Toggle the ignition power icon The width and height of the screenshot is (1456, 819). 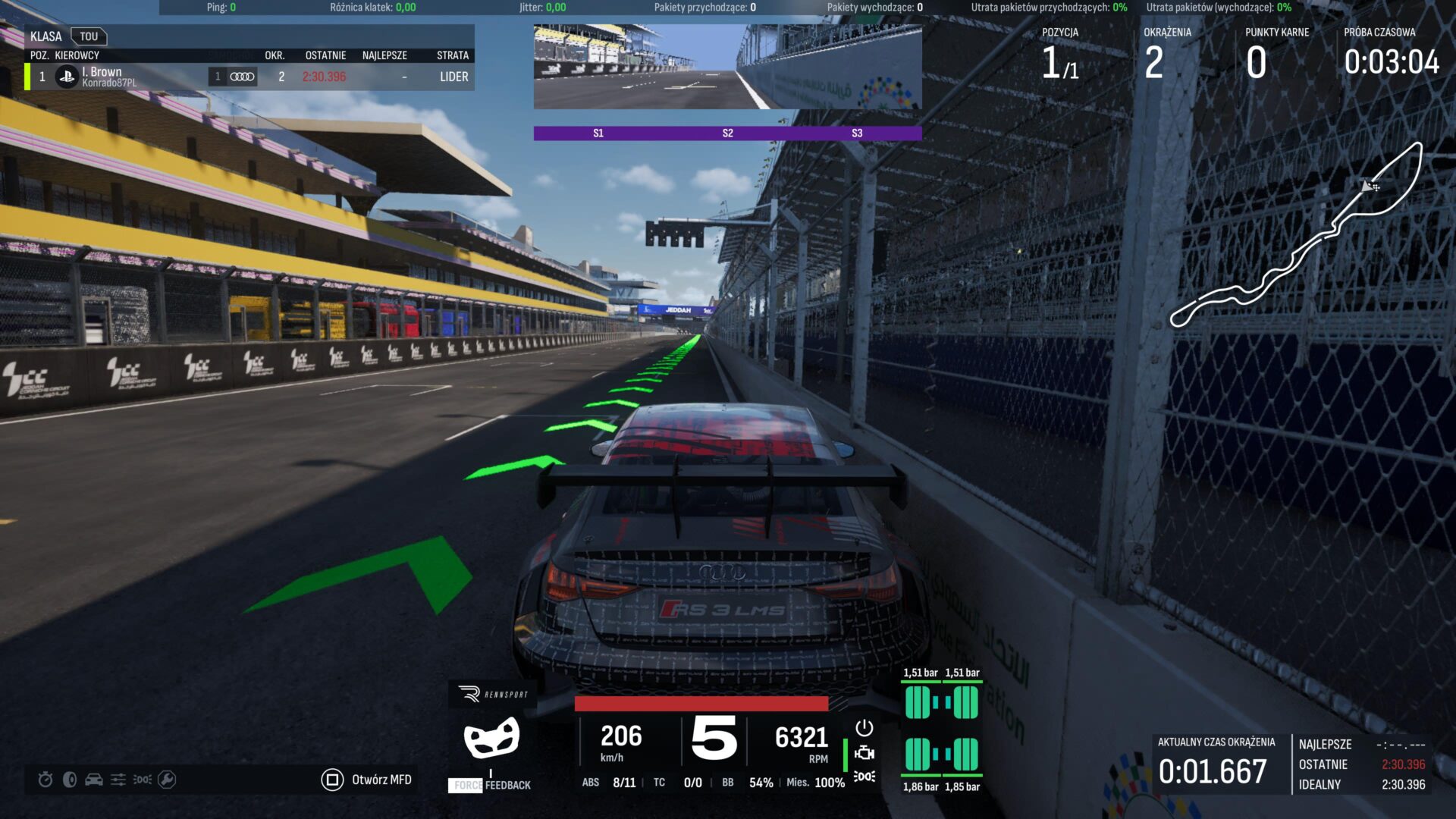(864, 728)
